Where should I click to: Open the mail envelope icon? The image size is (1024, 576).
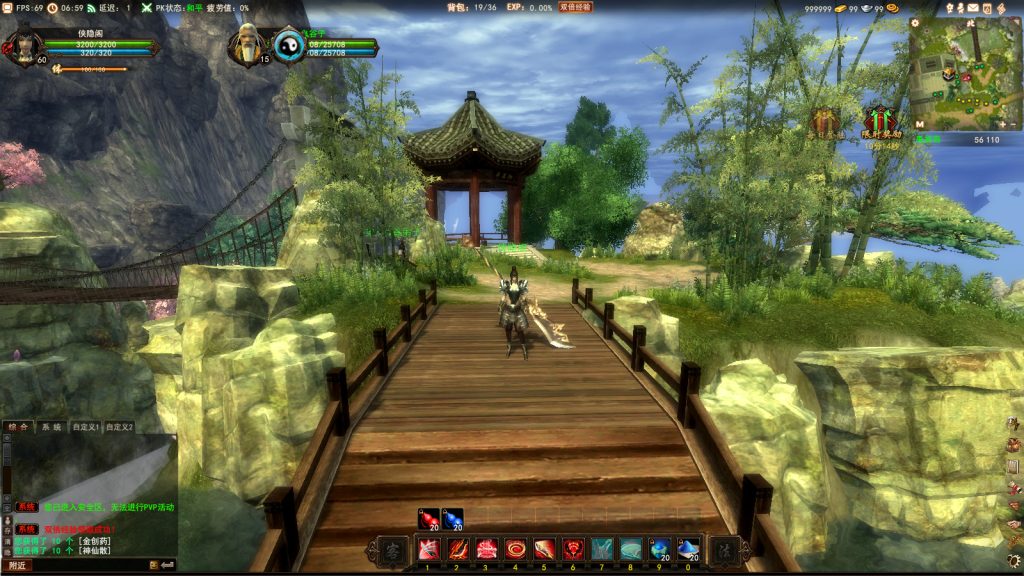click(x=972, y=8)
